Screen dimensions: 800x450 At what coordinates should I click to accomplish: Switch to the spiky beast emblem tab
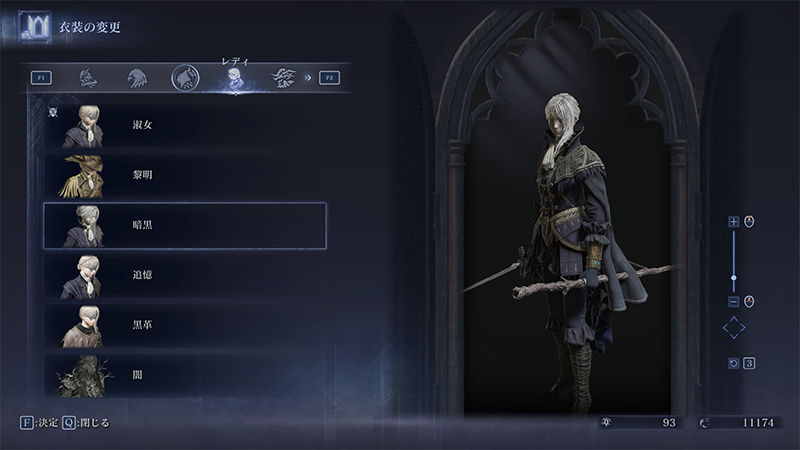pyautogui.click(x=283, y=77)
